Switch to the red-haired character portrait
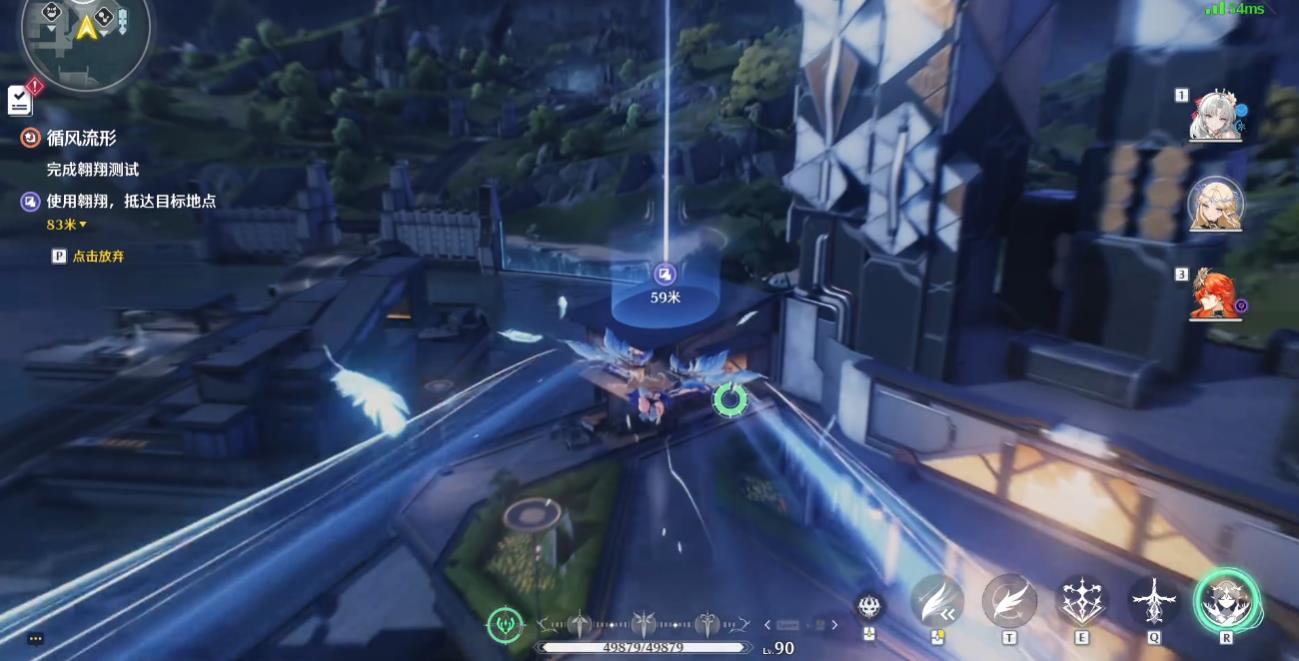 1215,293
